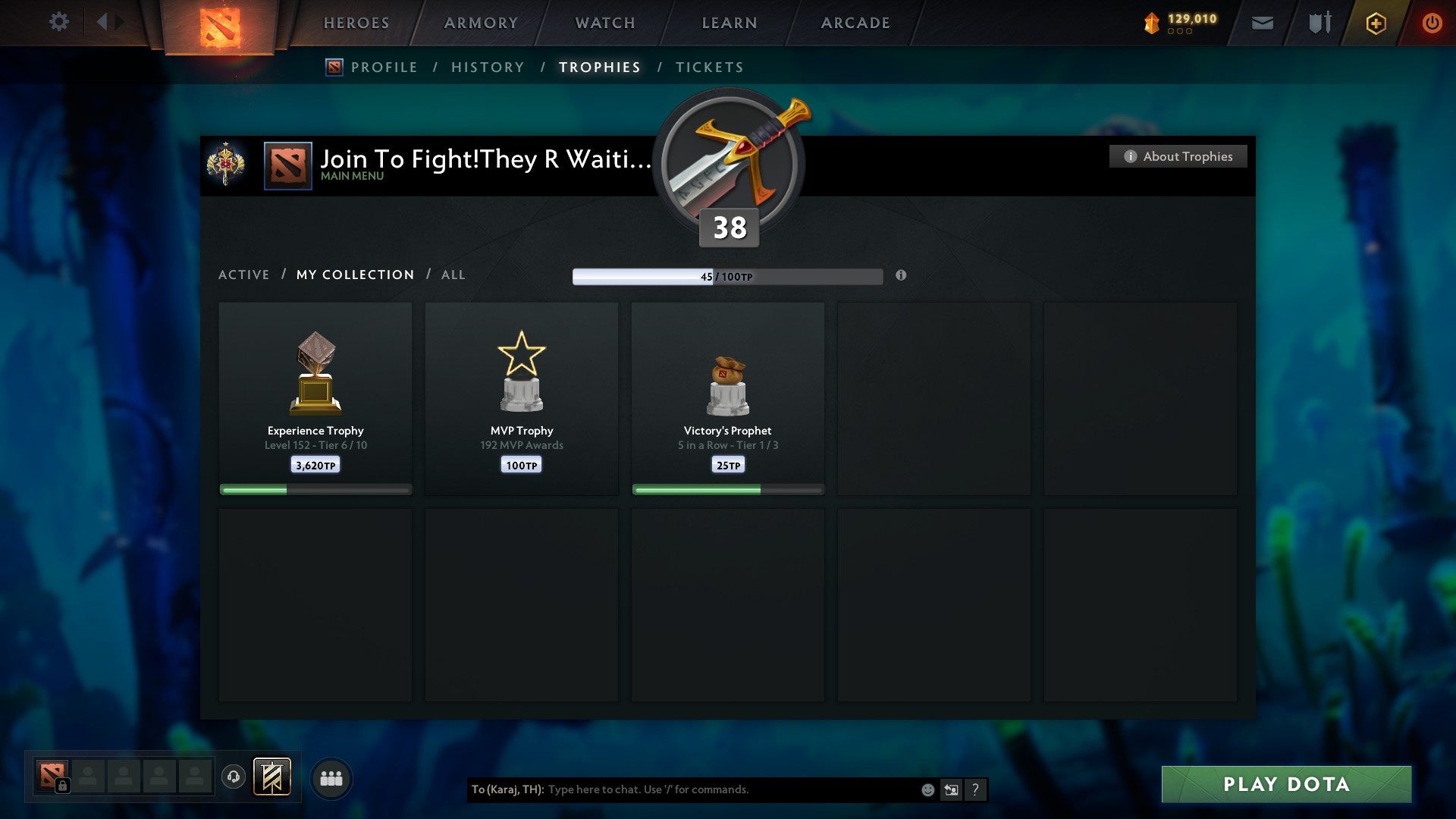
Task: Click the gold hexagon plus icon
Action: (1375, 23)
